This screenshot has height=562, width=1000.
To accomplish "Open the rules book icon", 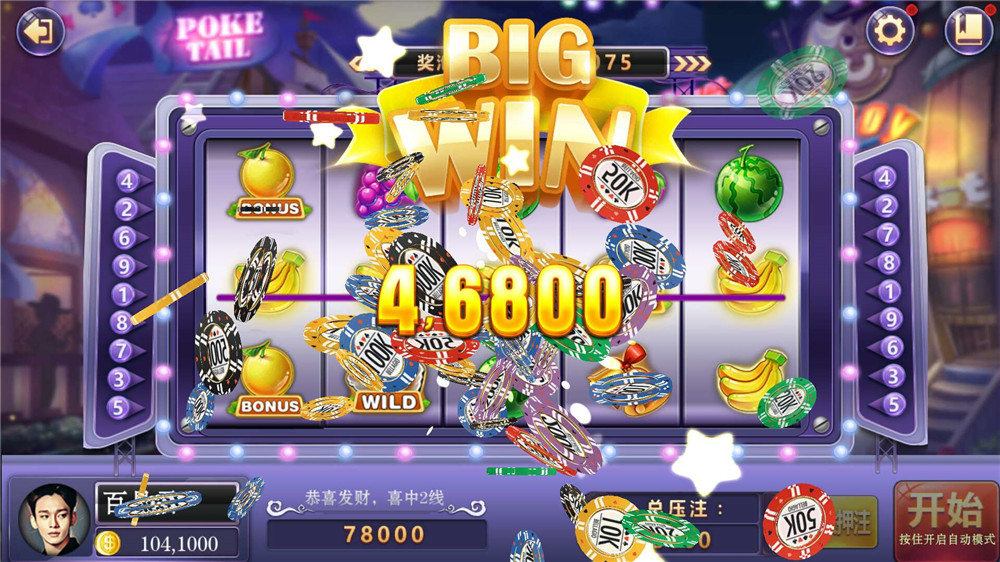I will (968, 31).
